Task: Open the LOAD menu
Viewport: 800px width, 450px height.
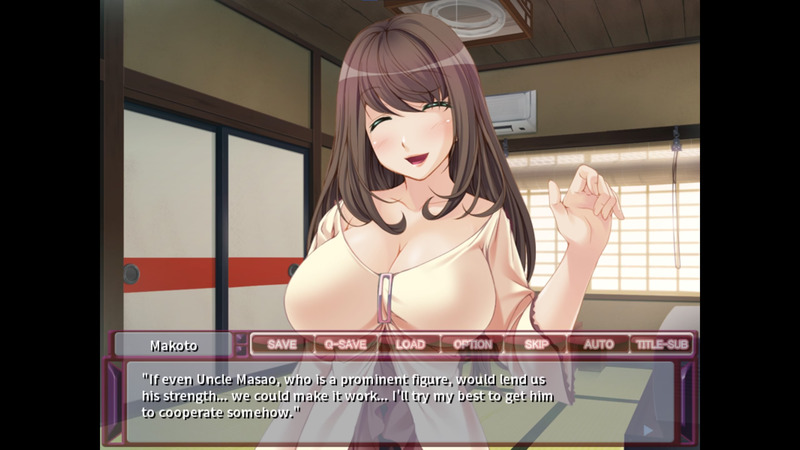Action: click(410, 344)
